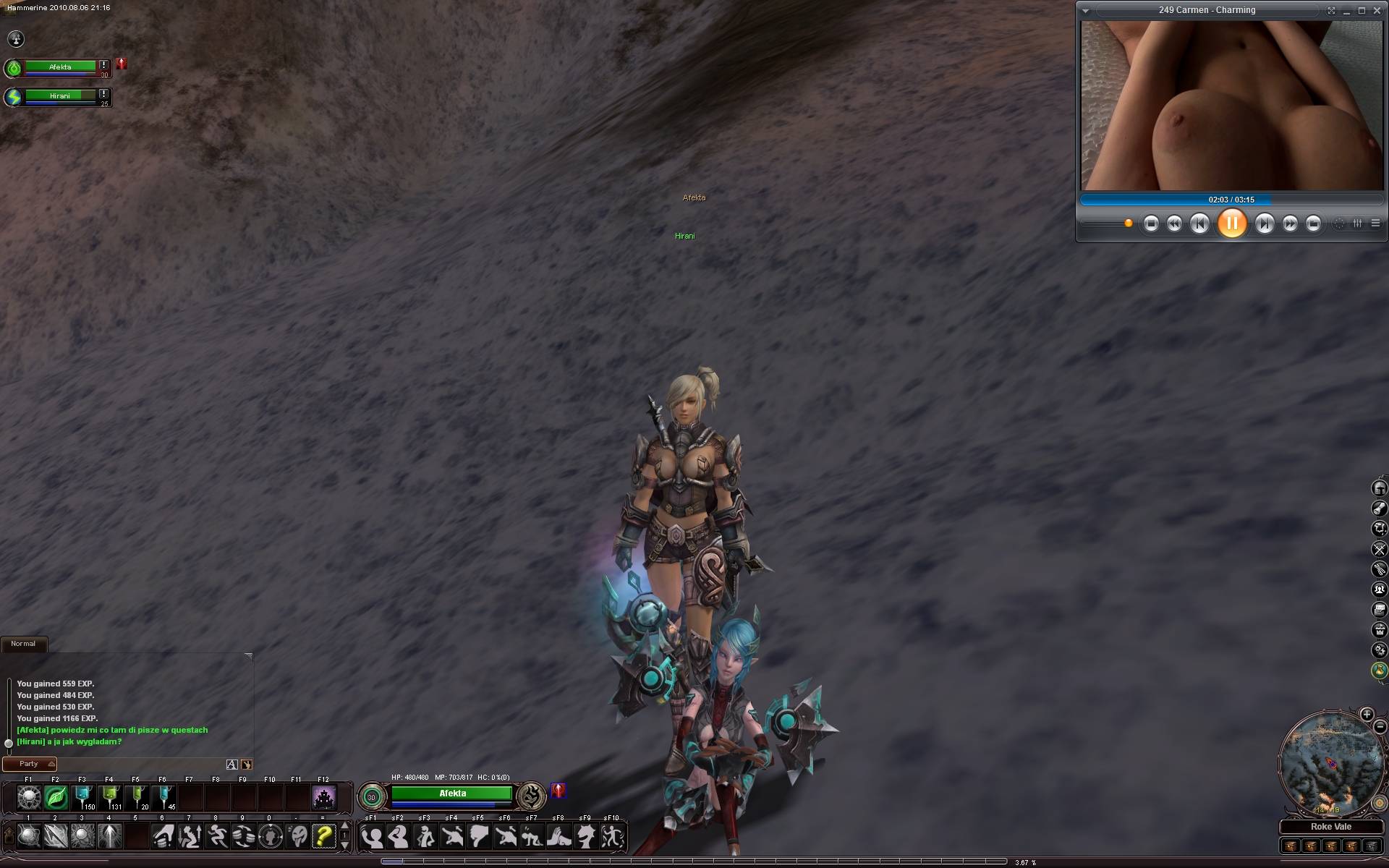Image resolution: width=1389 pixels, height=868 pixels.
Task: Use the waving emote in sF1
Action: [371, 837]
